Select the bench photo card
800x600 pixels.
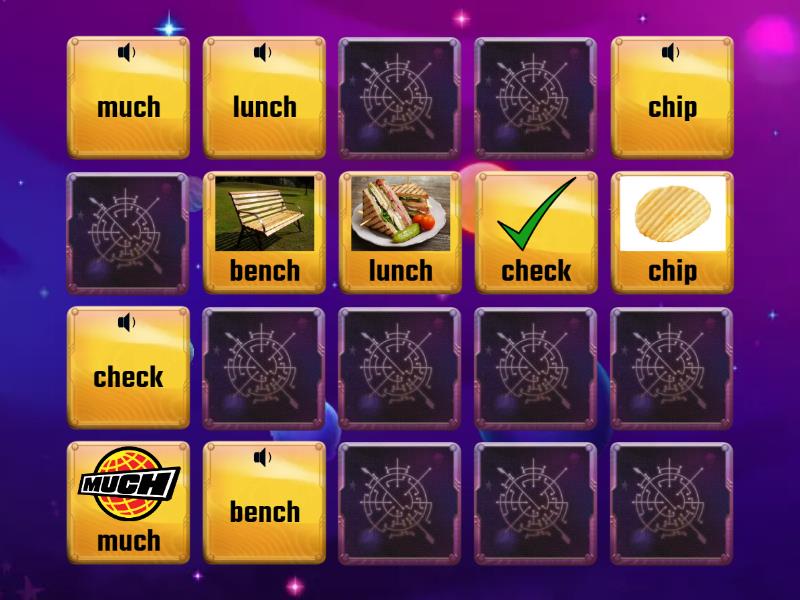click(264, 232)
